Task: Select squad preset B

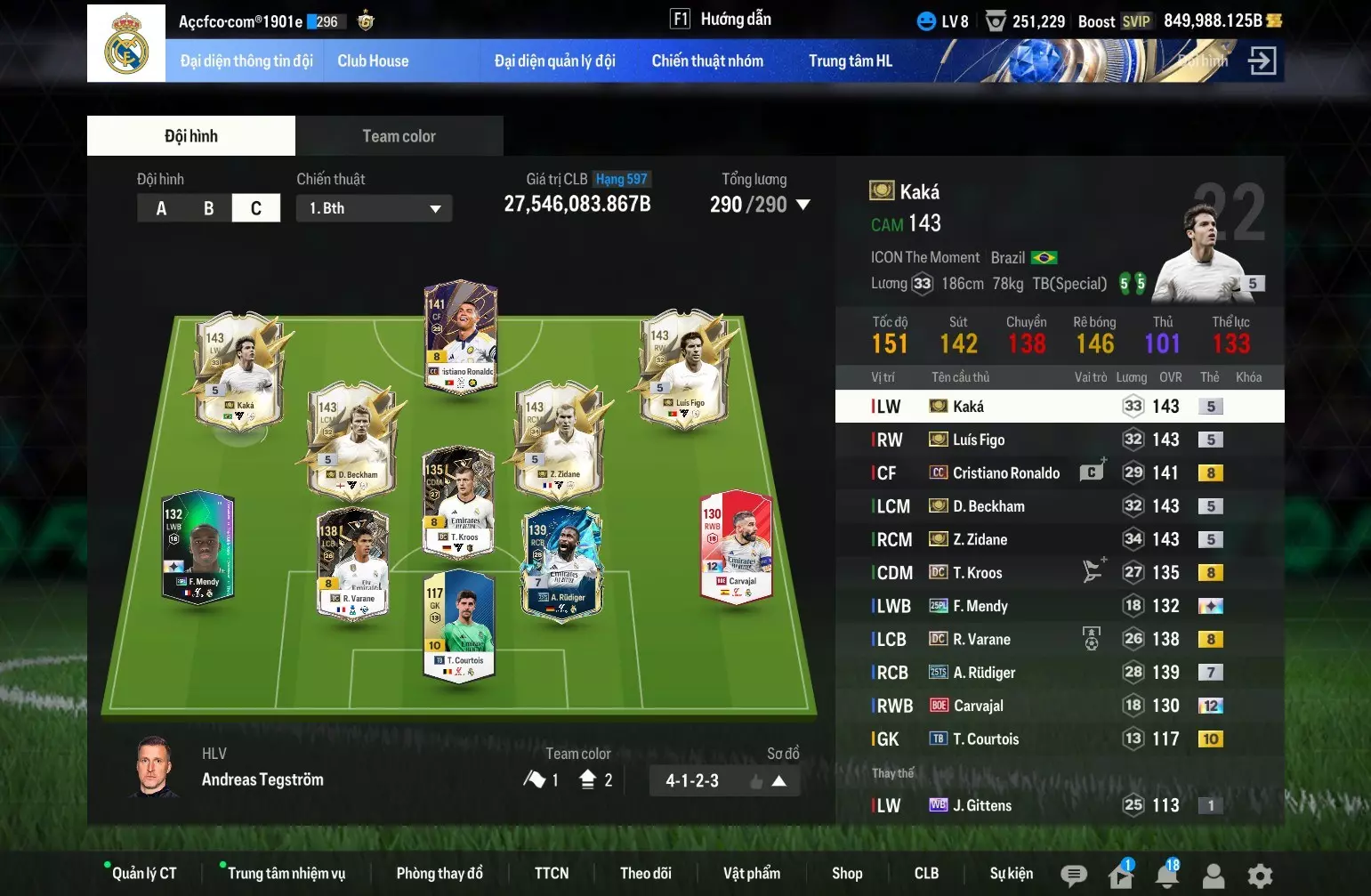Action: pos(208,208)
